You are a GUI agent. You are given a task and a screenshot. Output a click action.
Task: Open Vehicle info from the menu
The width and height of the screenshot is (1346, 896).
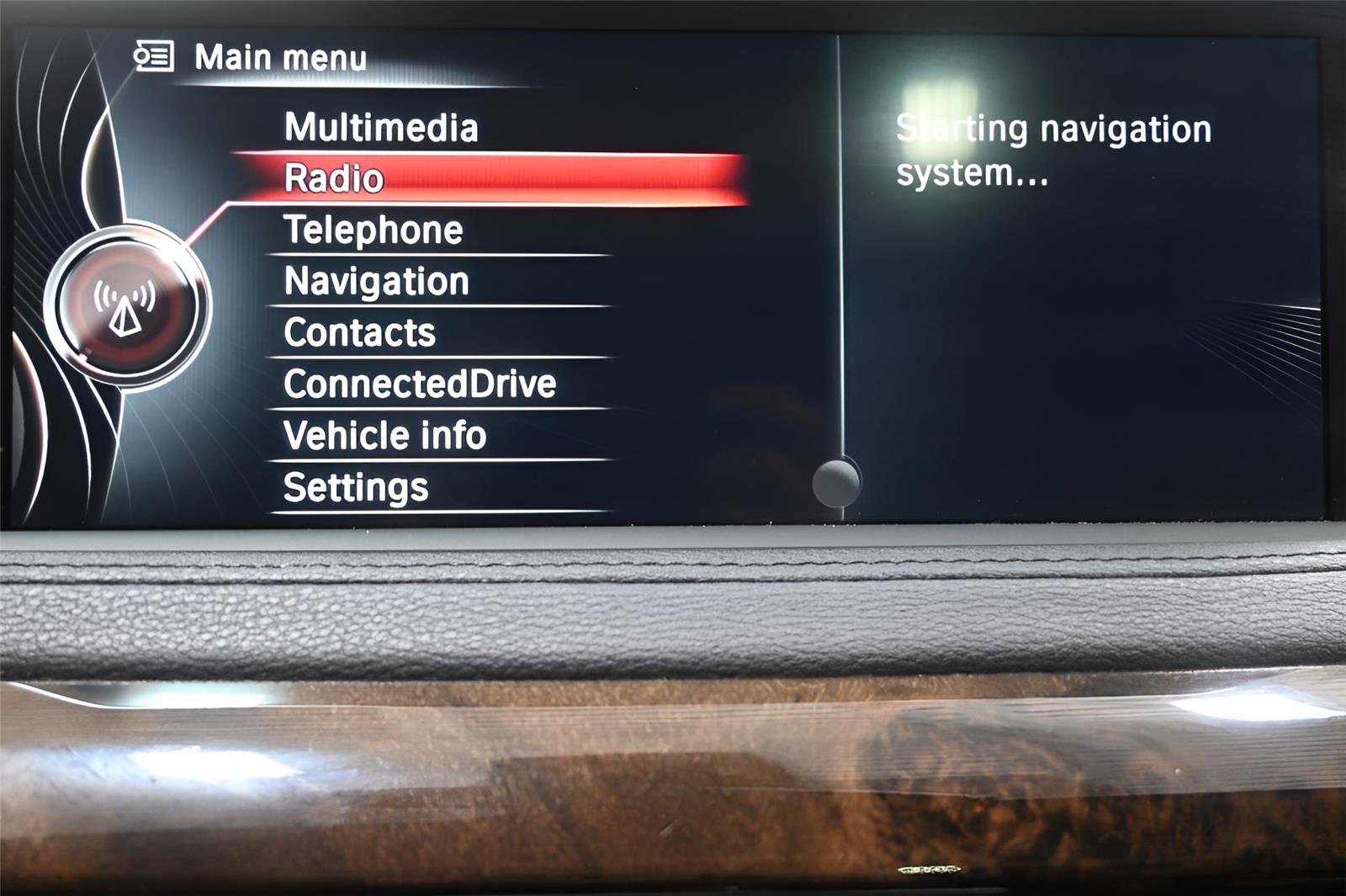click(x=385, y=436)
